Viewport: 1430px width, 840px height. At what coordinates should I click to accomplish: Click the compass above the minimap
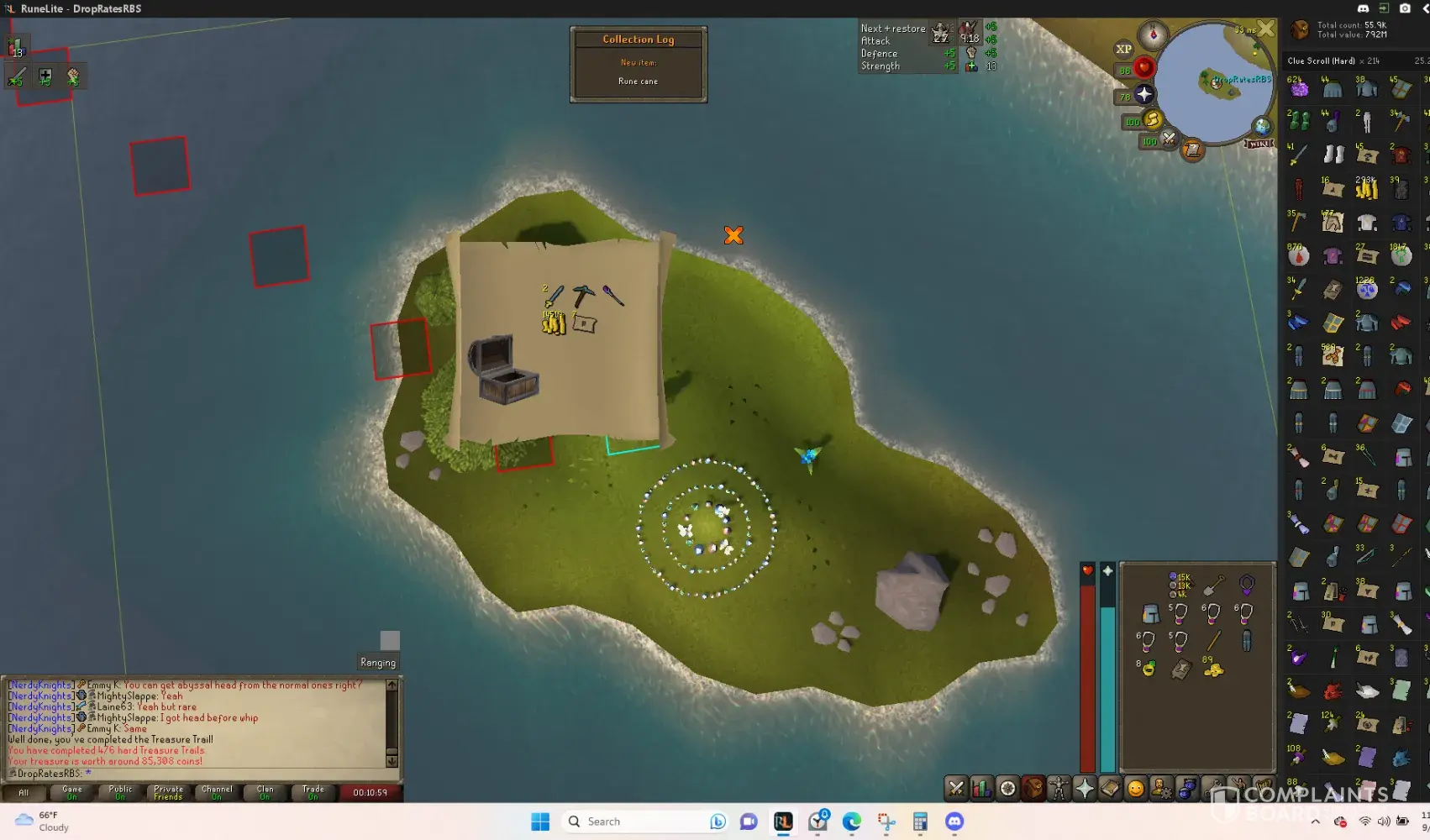pyautogui.click(x=1153, y=34)
